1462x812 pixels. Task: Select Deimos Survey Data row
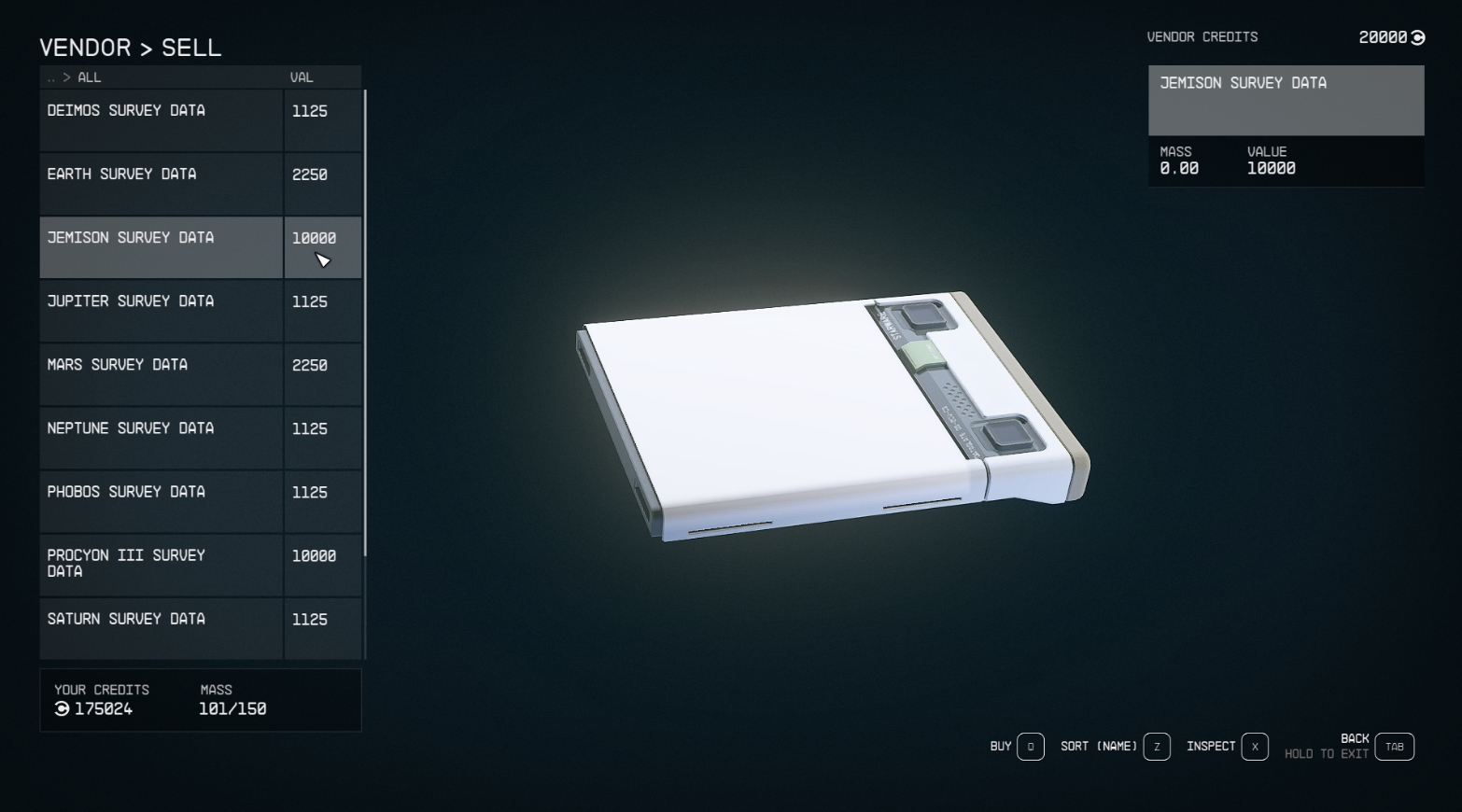coord(161,120)
